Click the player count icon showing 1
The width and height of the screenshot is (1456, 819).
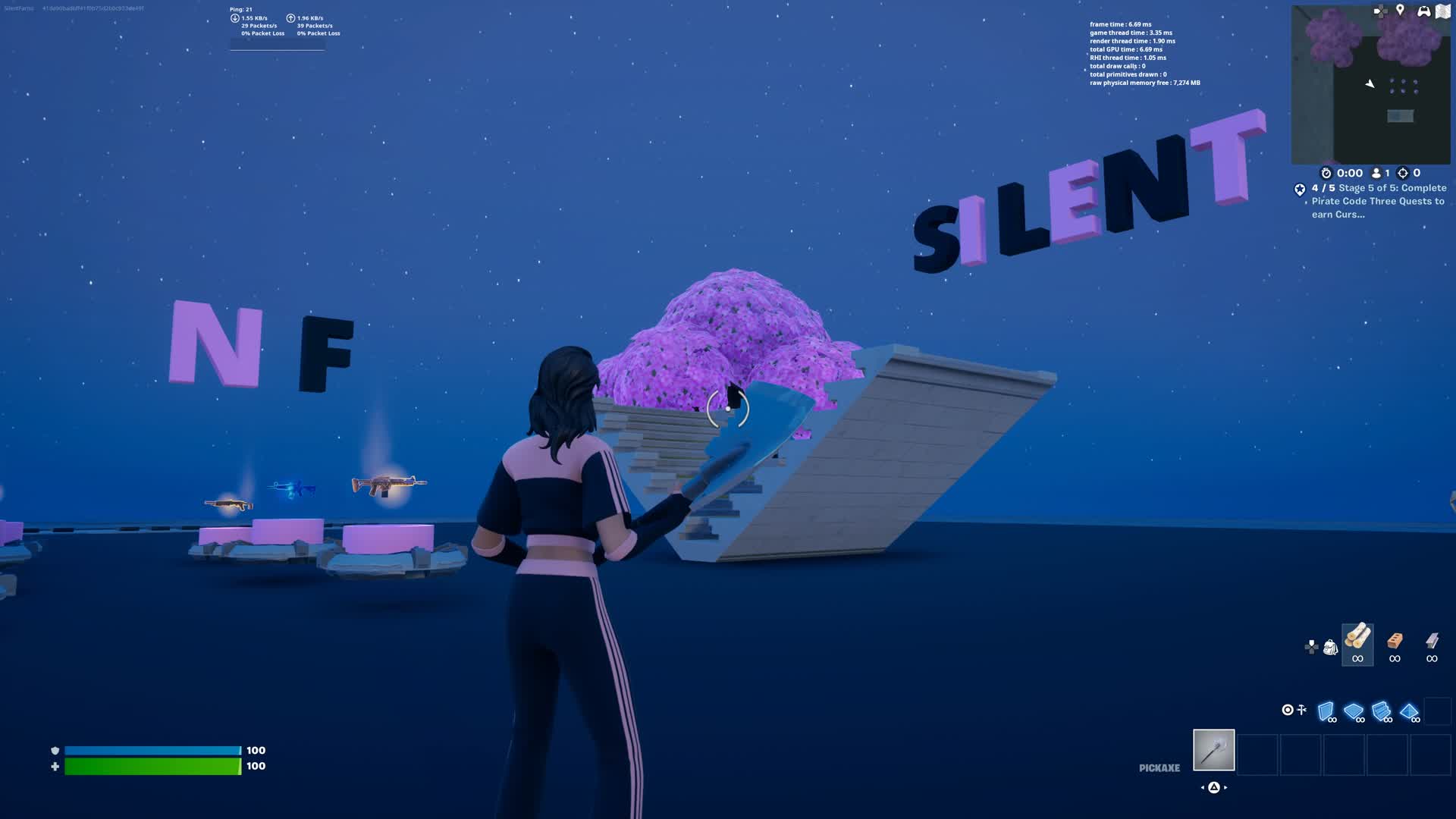(1376, 173)
